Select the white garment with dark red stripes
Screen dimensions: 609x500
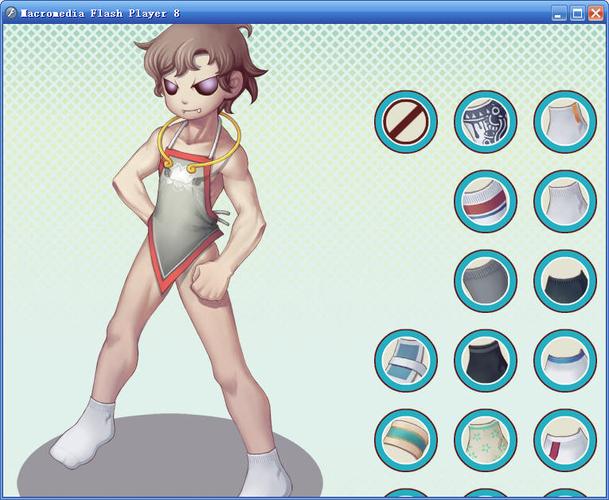tap(485, 201)
